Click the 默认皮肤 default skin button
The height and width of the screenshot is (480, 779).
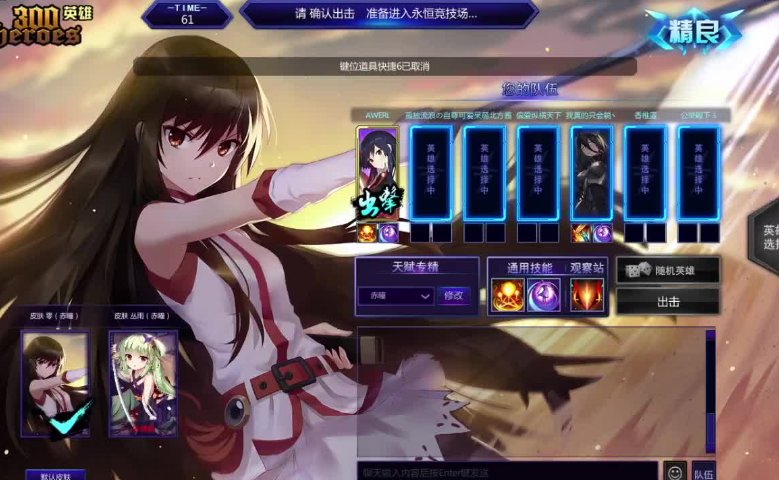click(55, 476)
